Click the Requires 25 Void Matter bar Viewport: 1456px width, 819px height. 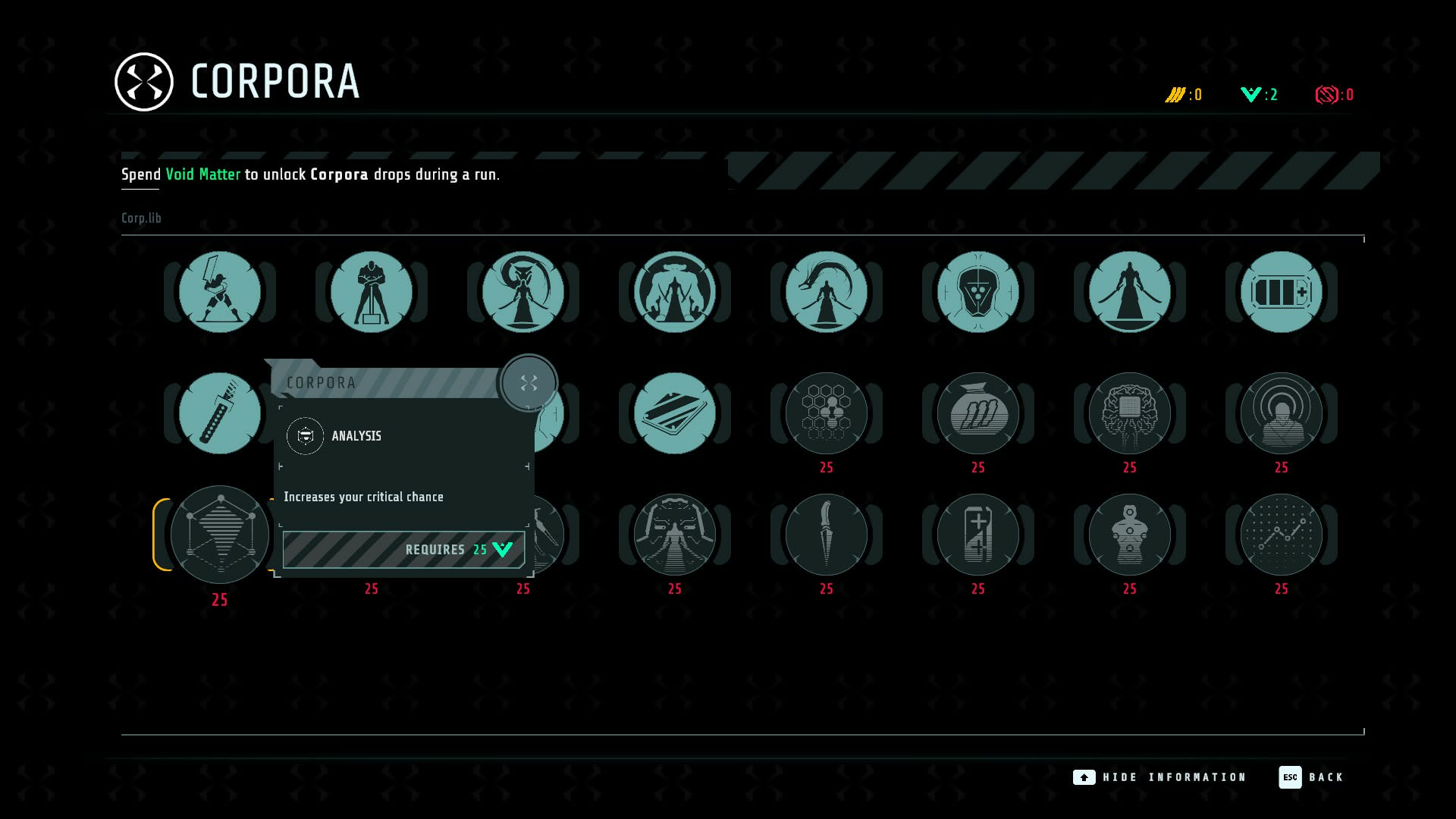pyautogui.click(x=403, y=550)
